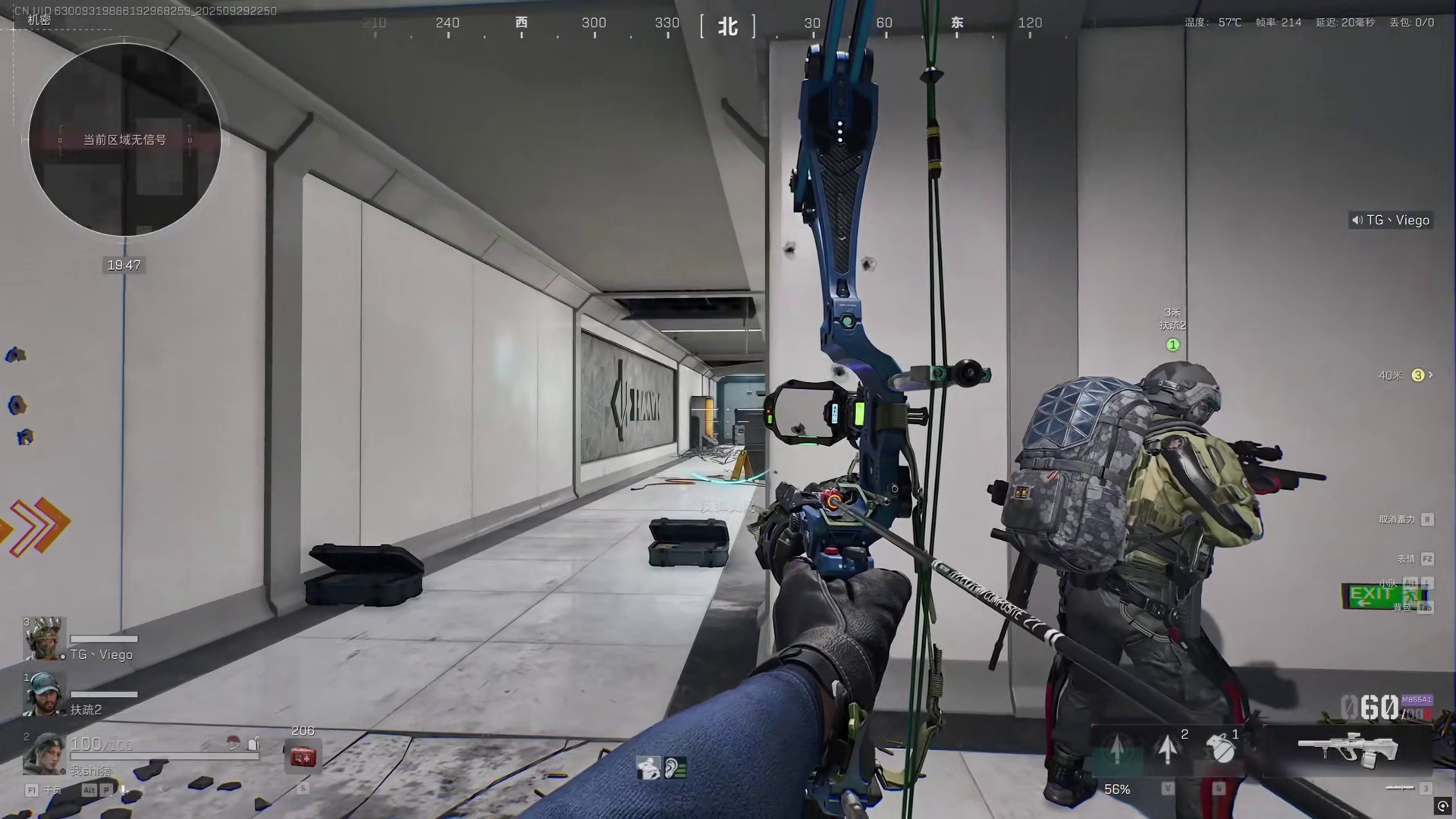Click the helmet armor status icon
The height and width of the screenshot is (819, 1456).
pos(233,743)
